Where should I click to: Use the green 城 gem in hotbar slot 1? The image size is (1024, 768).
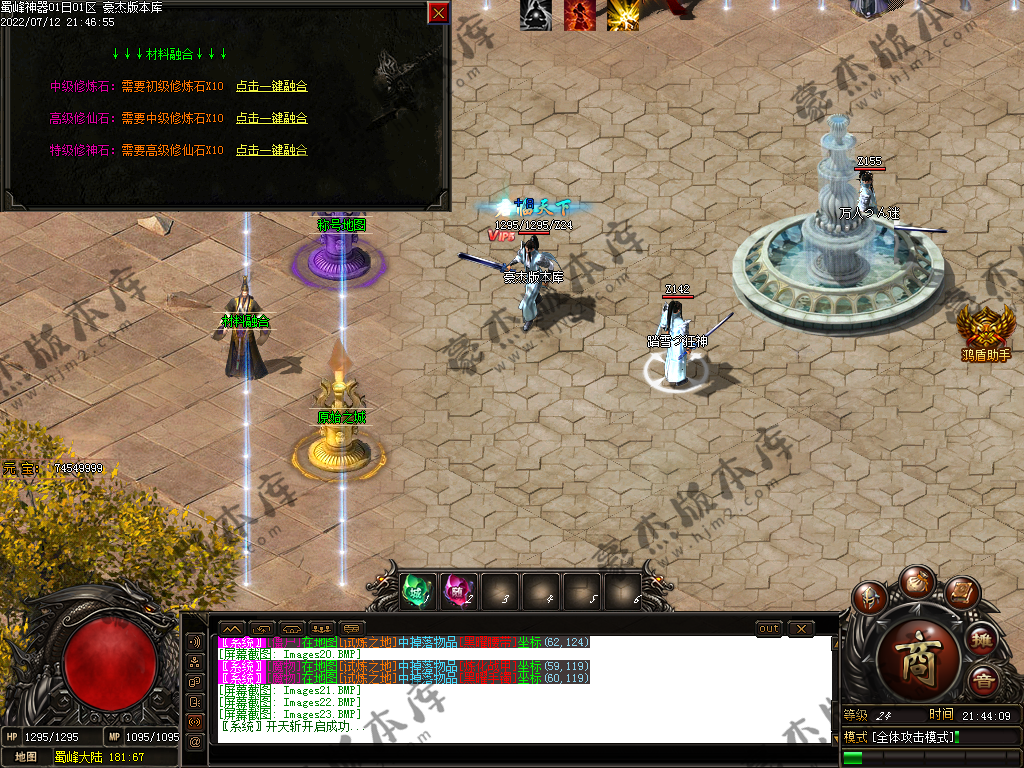pyautogui.click(x=417, y=592)
